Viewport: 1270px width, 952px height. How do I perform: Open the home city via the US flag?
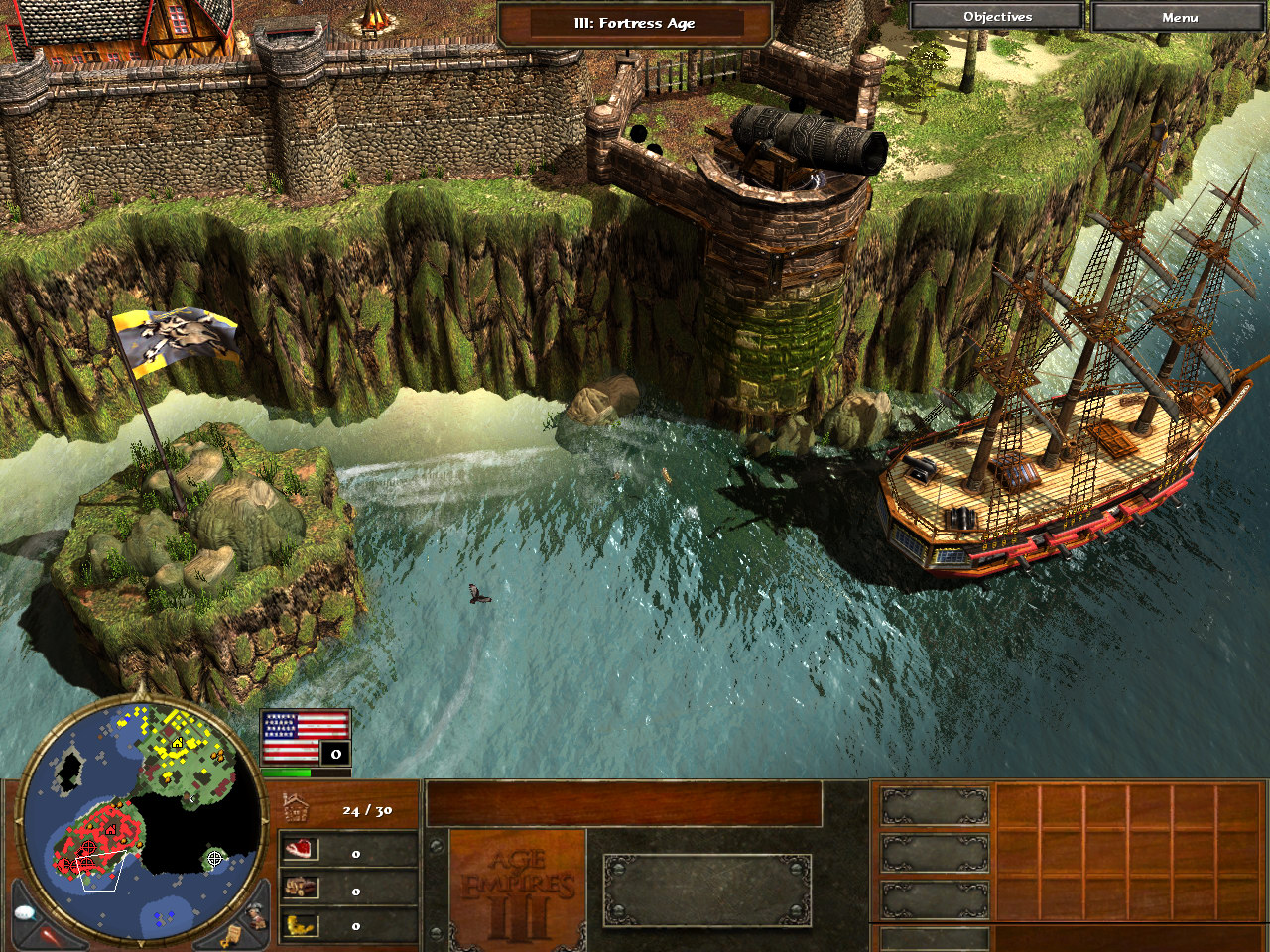[x=306, y=737]
